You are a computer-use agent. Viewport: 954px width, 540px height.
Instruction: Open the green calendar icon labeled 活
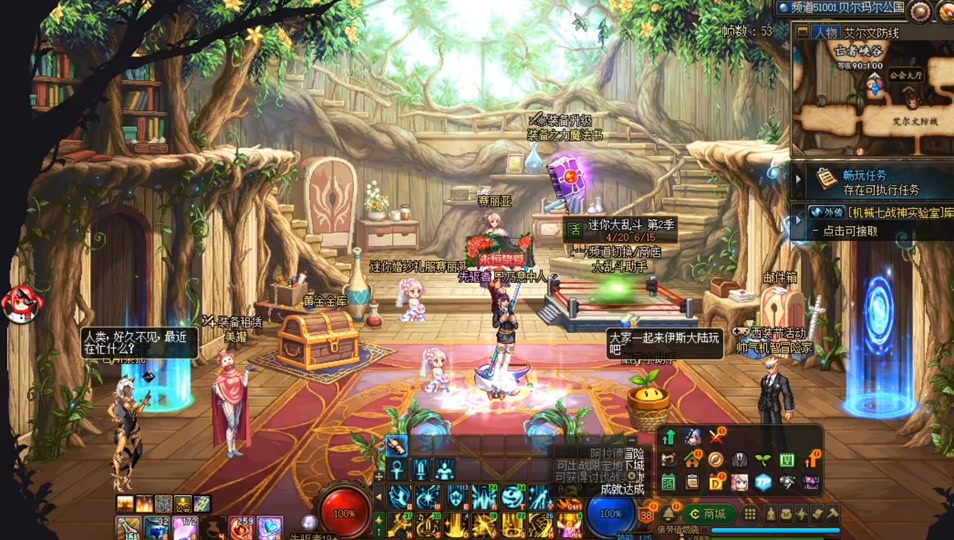point(669,483)
